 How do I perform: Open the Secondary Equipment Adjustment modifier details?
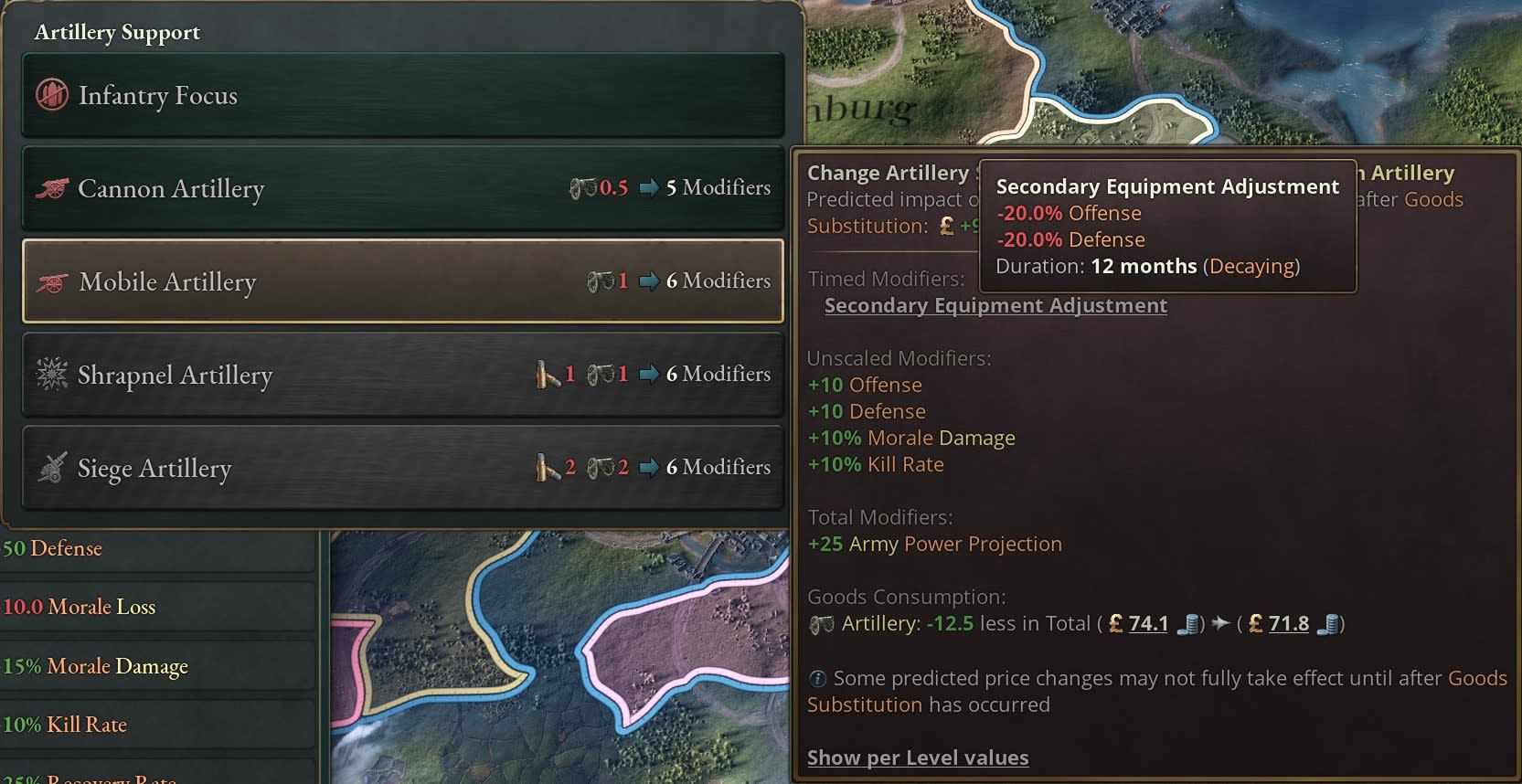pos(995,306)
